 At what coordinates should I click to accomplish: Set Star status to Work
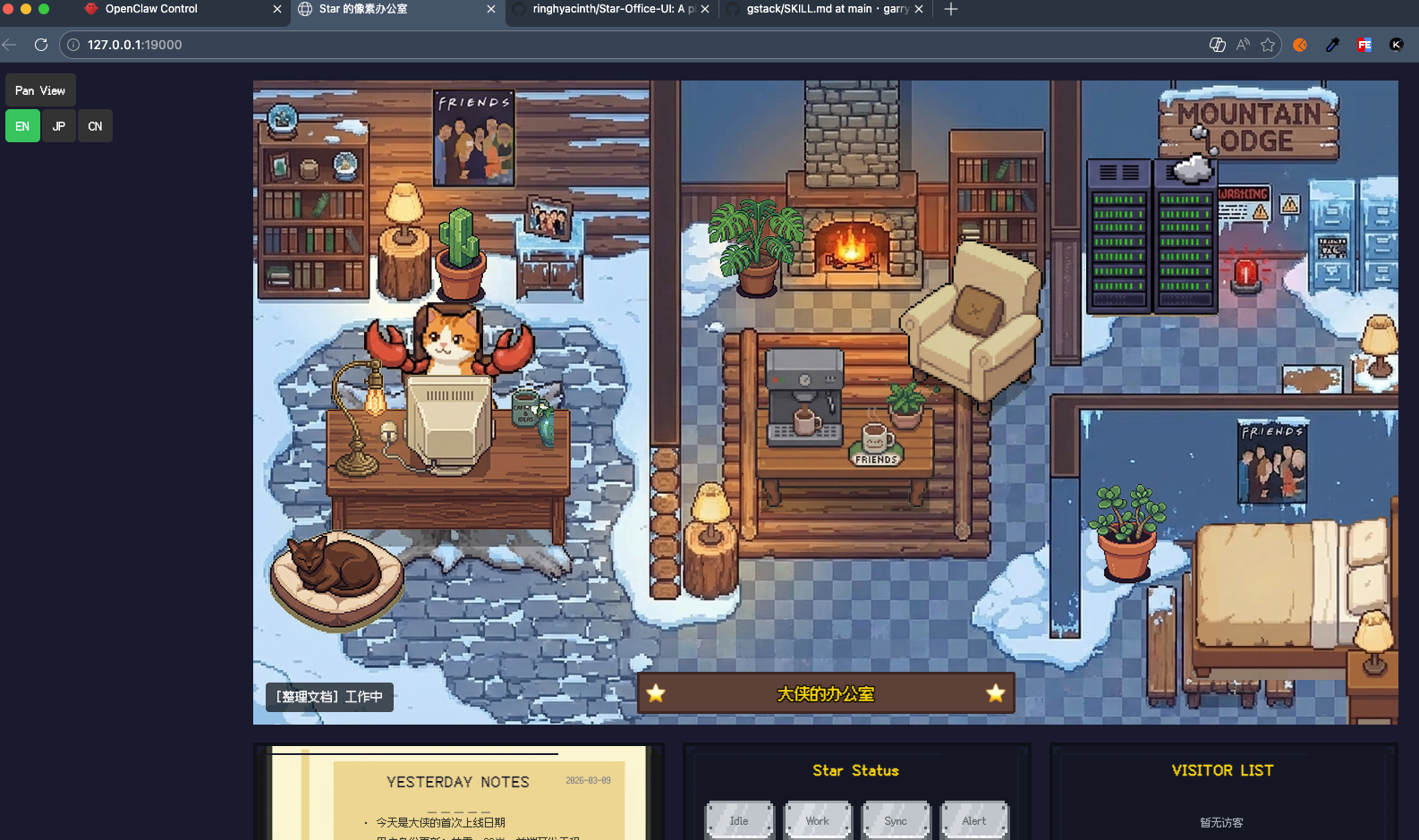click(x=817, y=820)
